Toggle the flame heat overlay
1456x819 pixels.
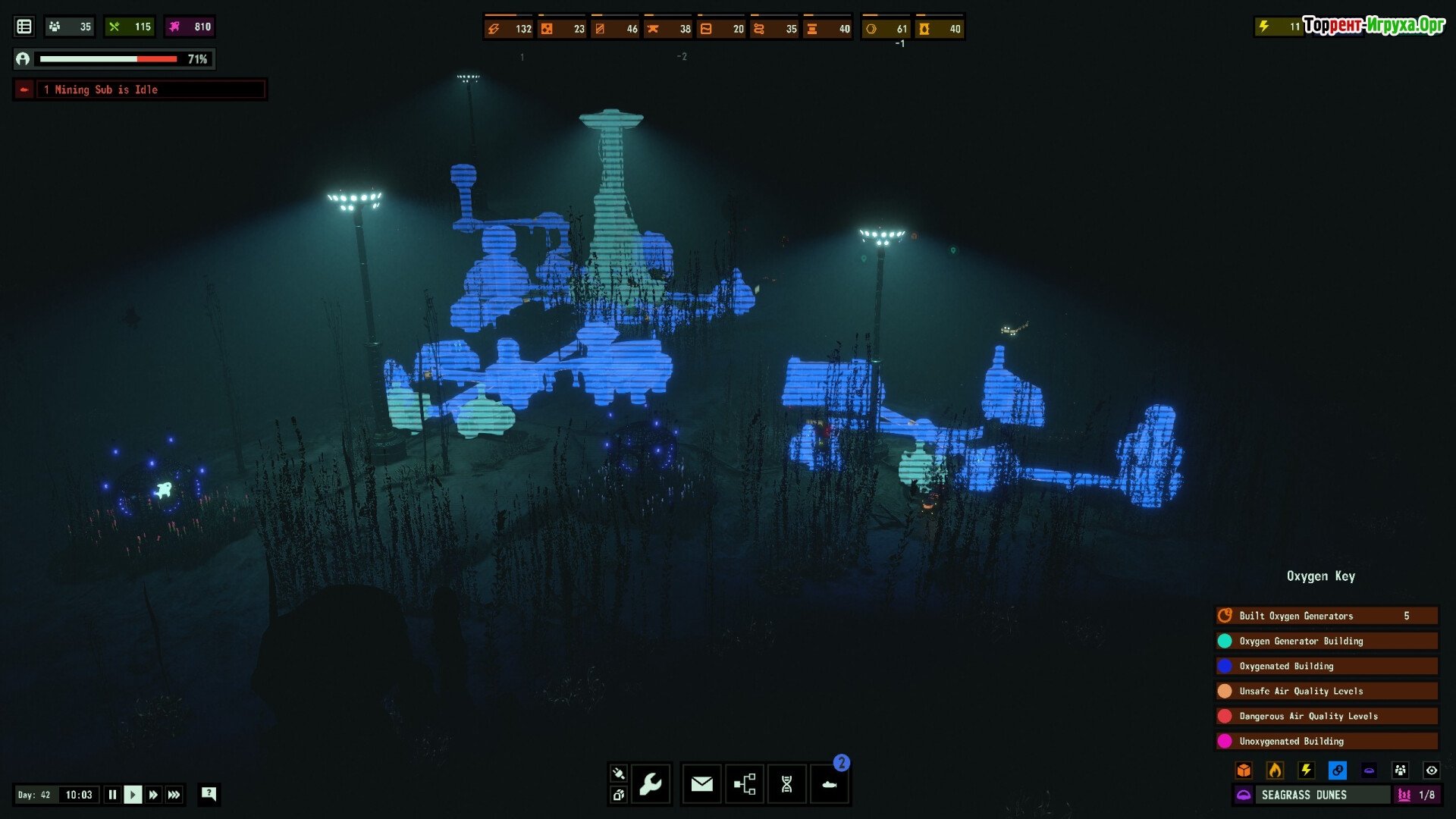point(1275,770)
